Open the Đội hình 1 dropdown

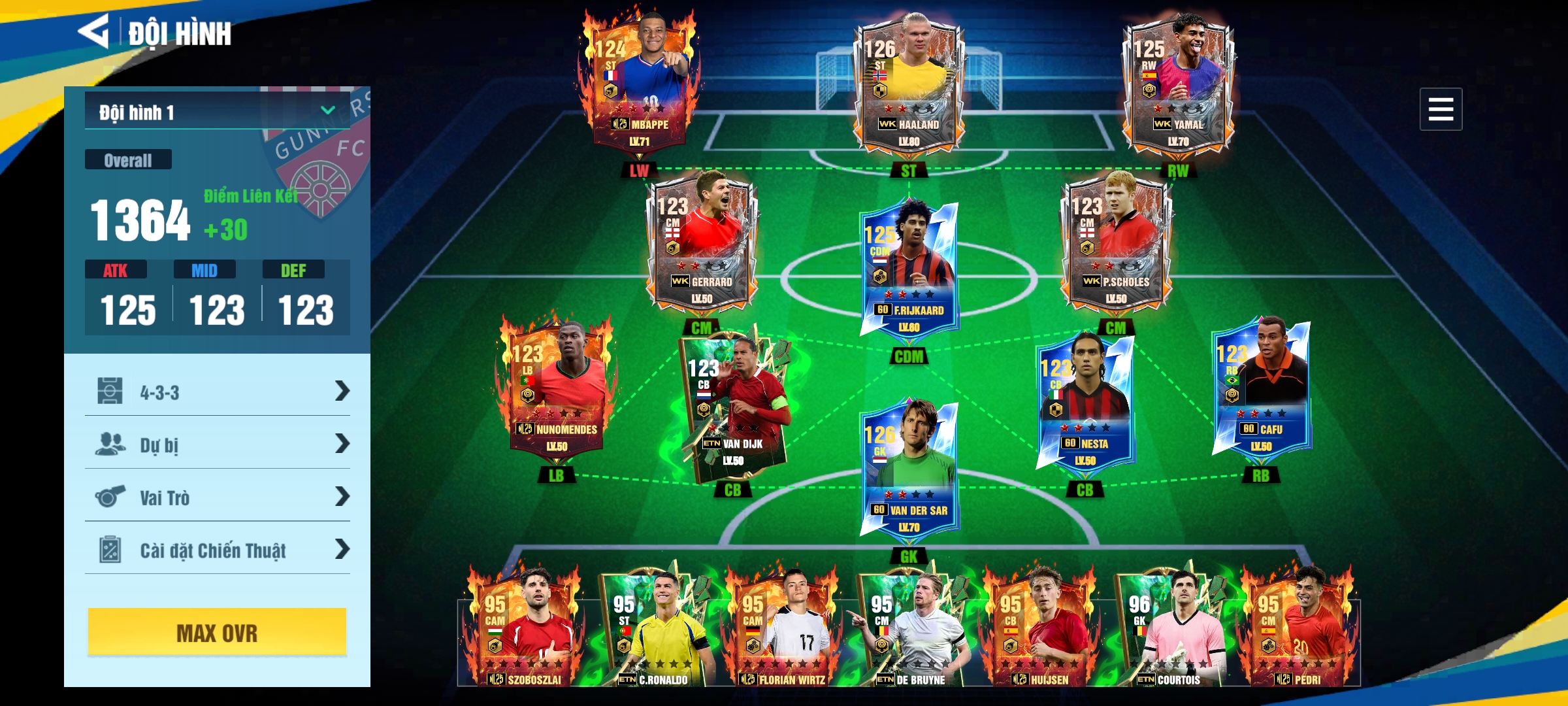[x=217, y=112]
